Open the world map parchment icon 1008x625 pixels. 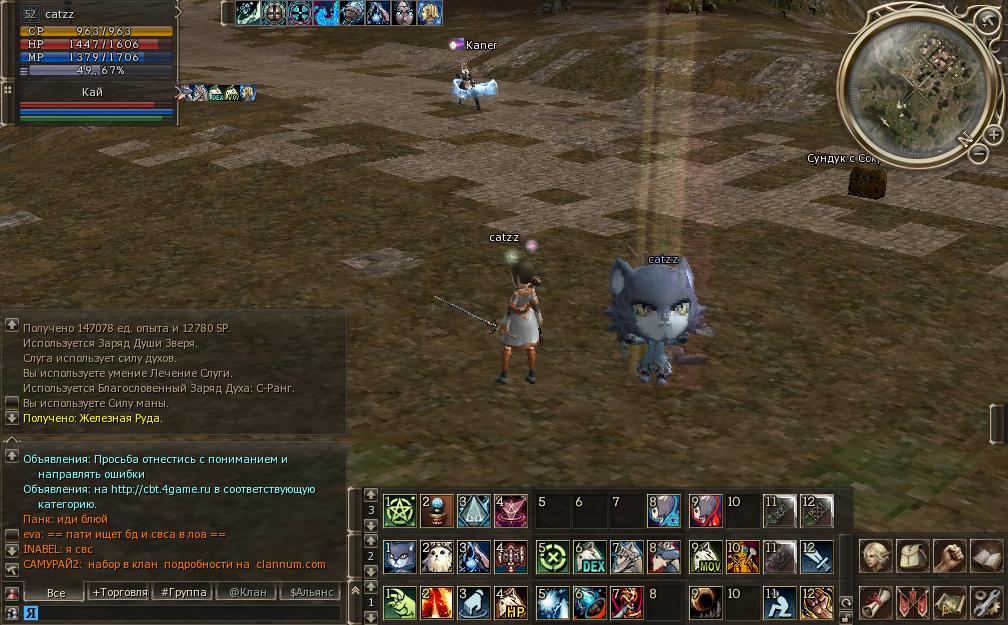(x=948, y=602)
